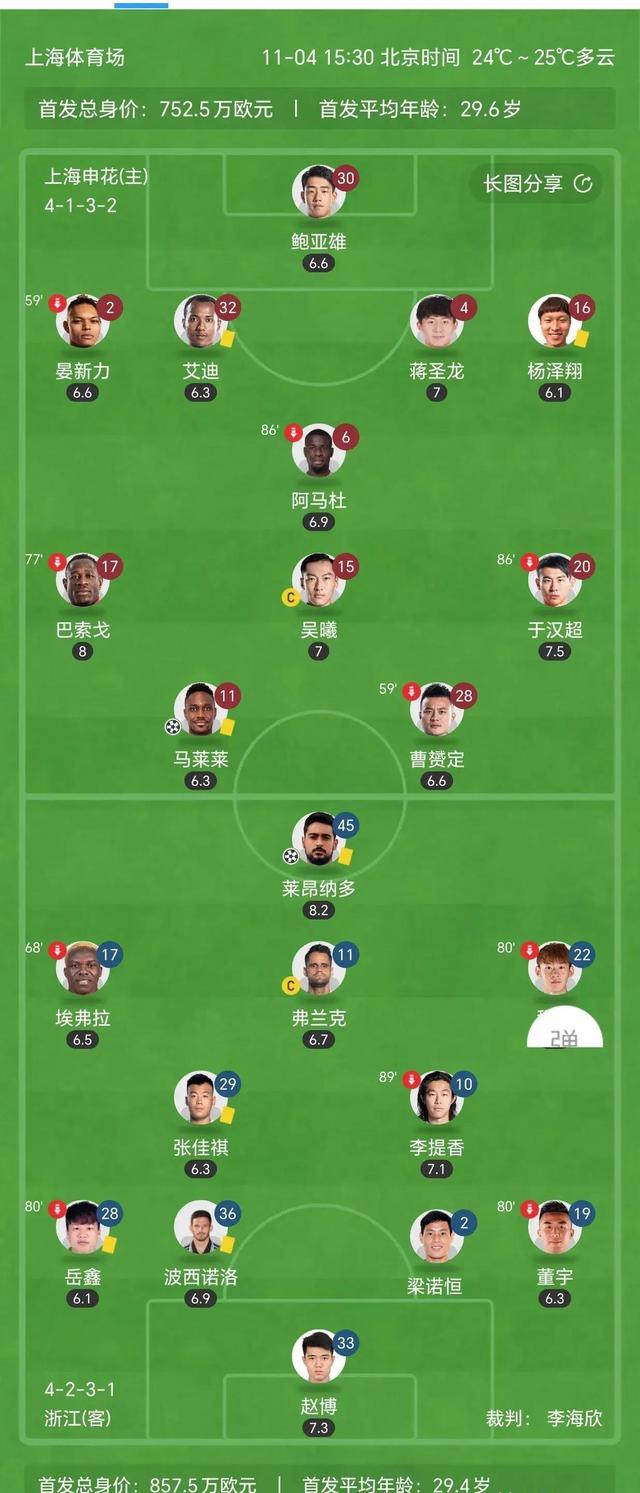Select 于汉超 number 20 avatar
Image resolution: width=640 pixels, height=1493 pixels.
(x=554, y=580)
